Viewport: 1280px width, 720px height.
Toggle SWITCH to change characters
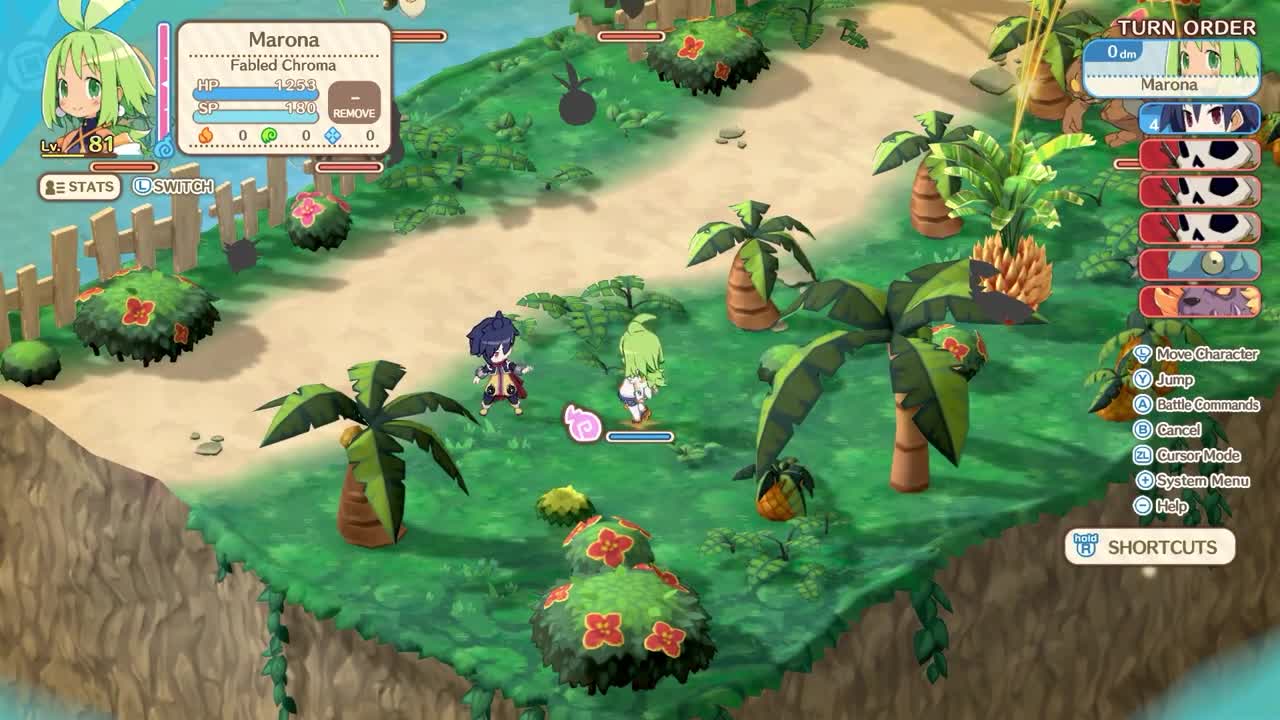pyautogui.click(x=172, y=187)
